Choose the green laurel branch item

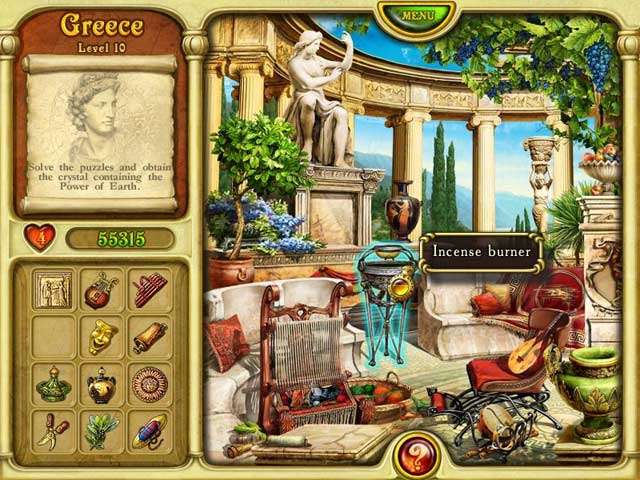(101, 431)
